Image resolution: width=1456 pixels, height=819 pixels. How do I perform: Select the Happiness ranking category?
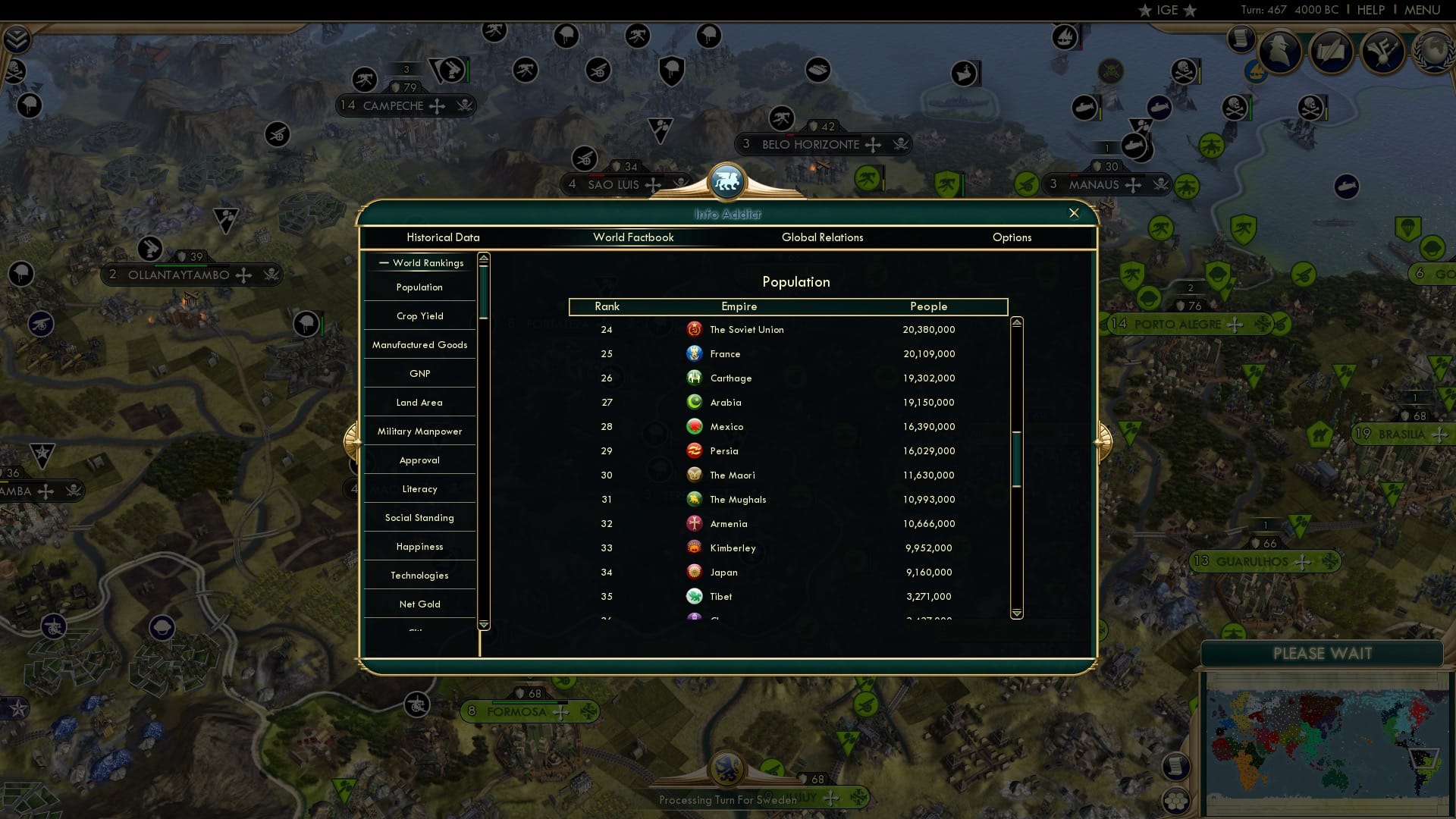pyautogui.click(x=419, y=546)
